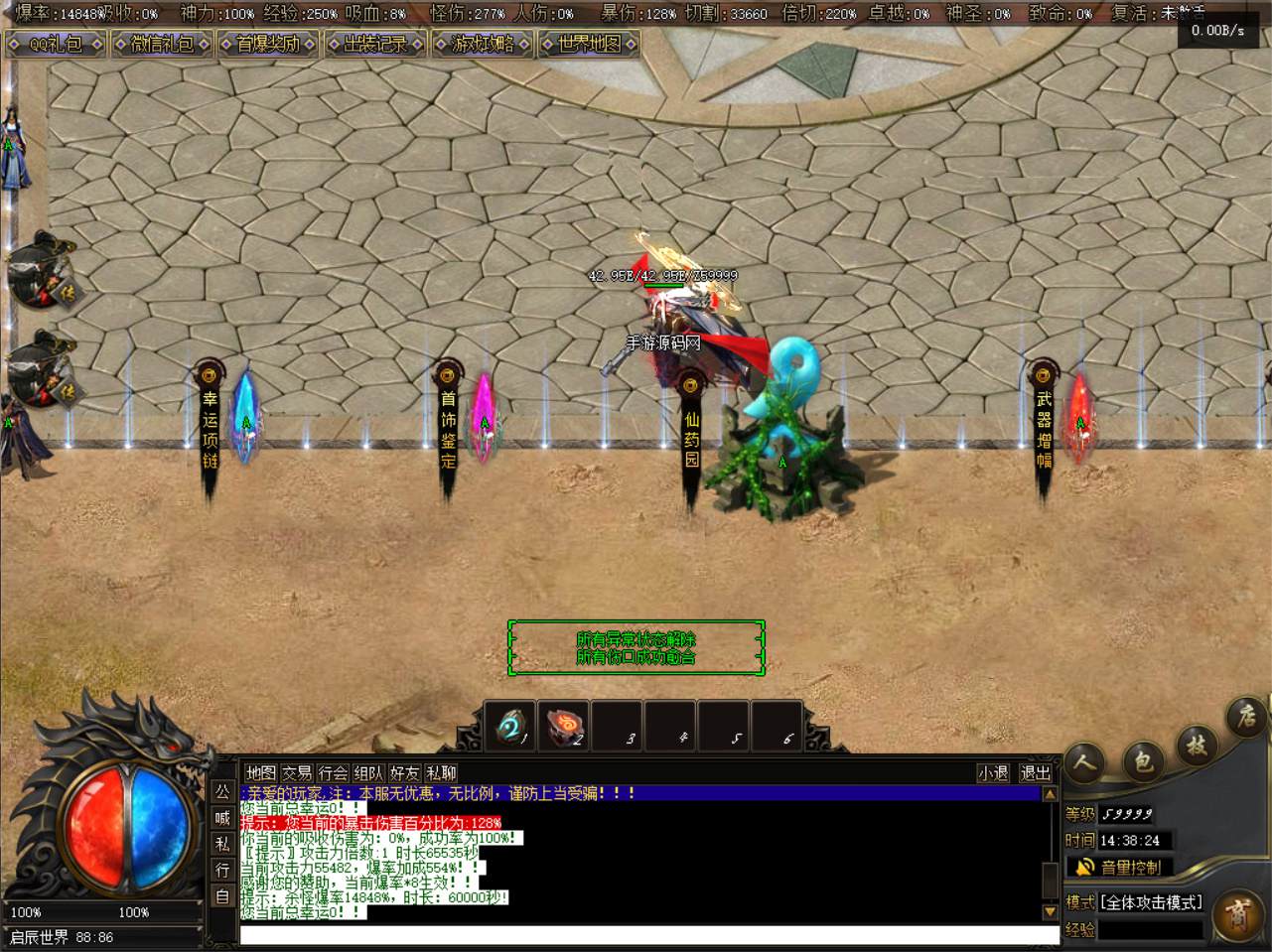Open the 好友 friends list
This screenshot has height=952, width=1272.
[x=404, y=772]
